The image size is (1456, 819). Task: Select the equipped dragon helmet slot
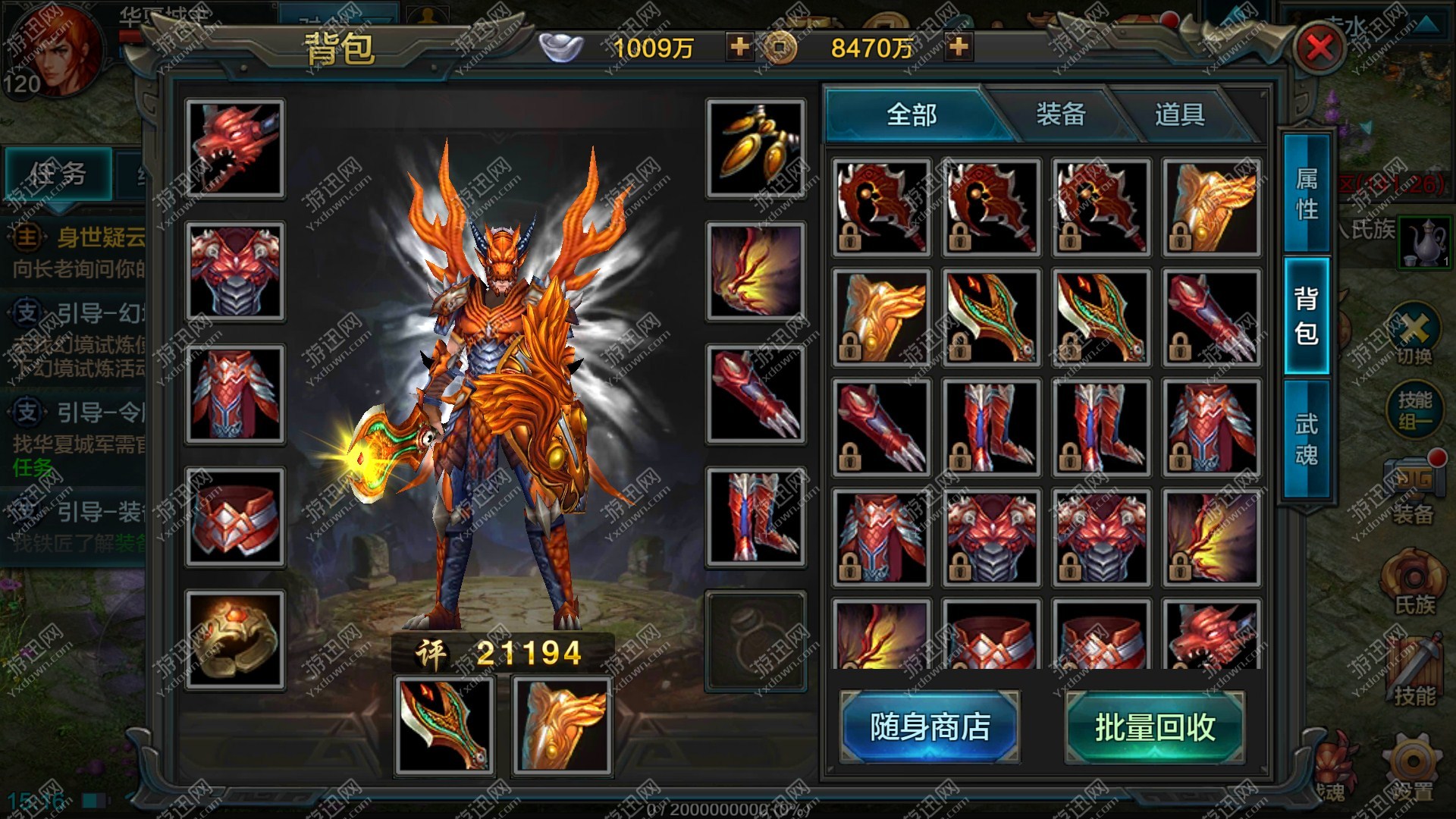pyautogui.click(x=235, y=149)
